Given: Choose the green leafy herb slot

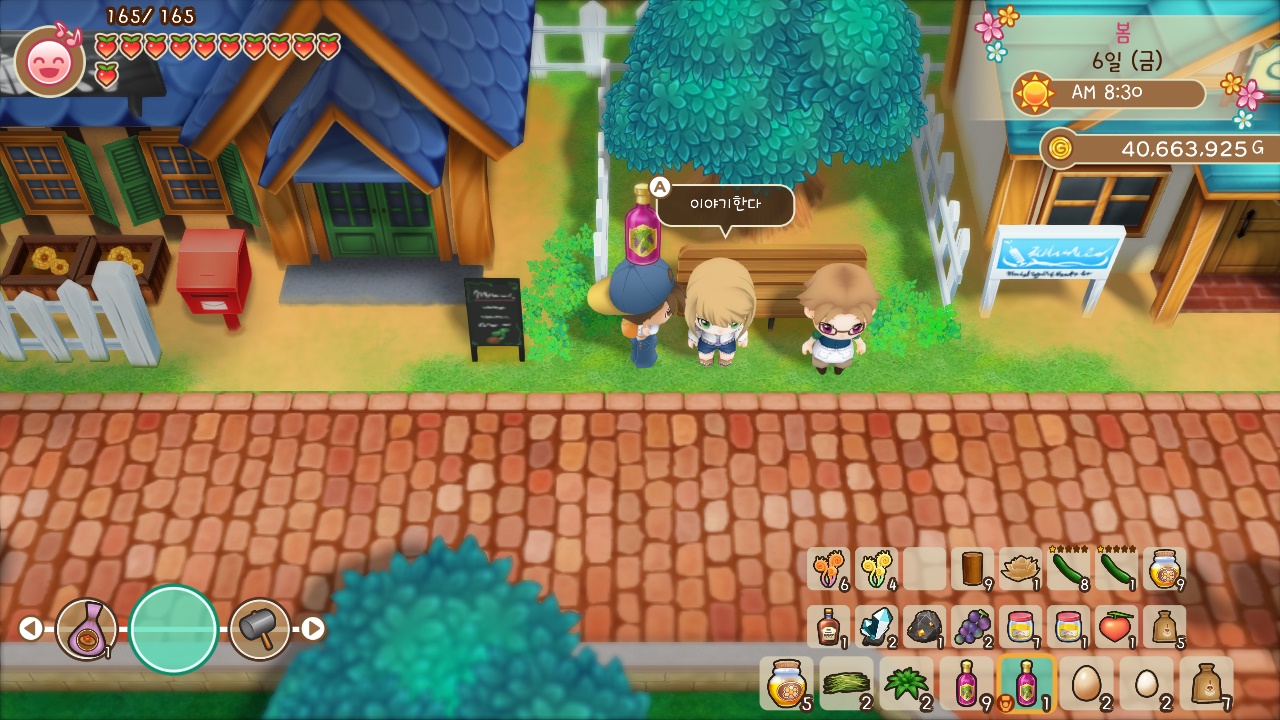Looking at the screenshot, I should [x=905, y=683].
